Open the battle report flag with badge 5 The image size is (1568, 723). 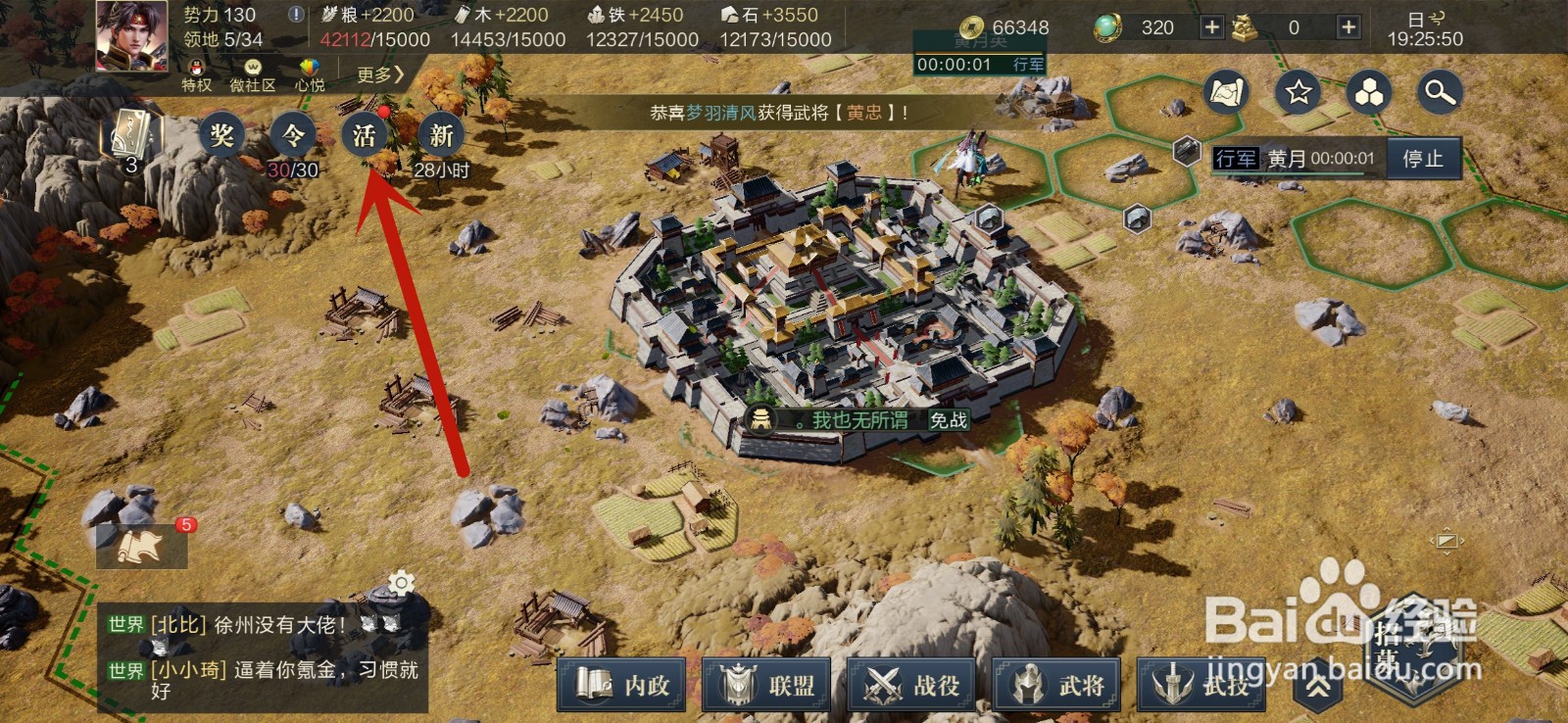pyautogui.click(x=141, y=546)
